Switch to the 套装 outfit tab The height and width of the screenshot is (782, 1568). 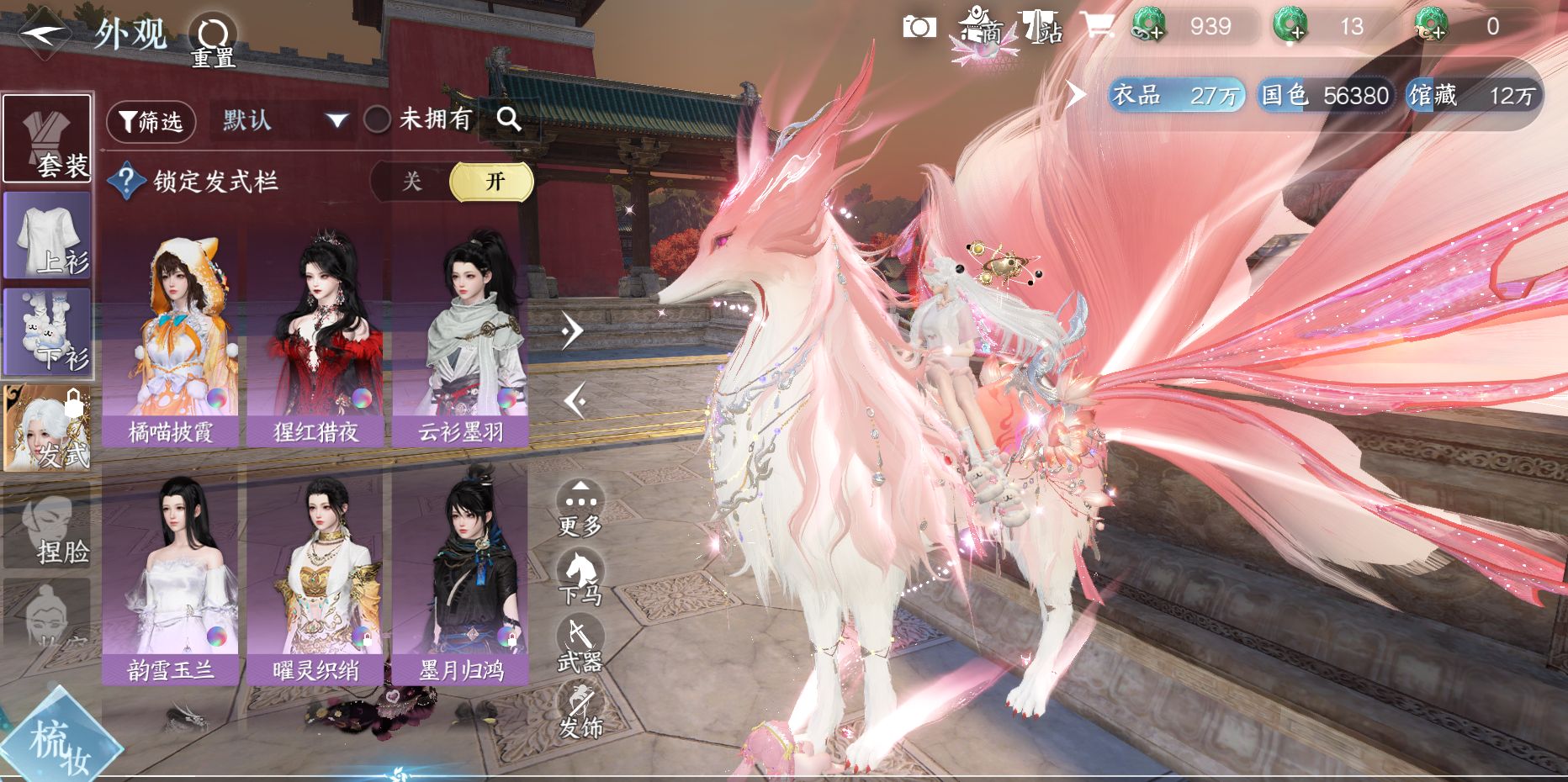pos(48,139)
